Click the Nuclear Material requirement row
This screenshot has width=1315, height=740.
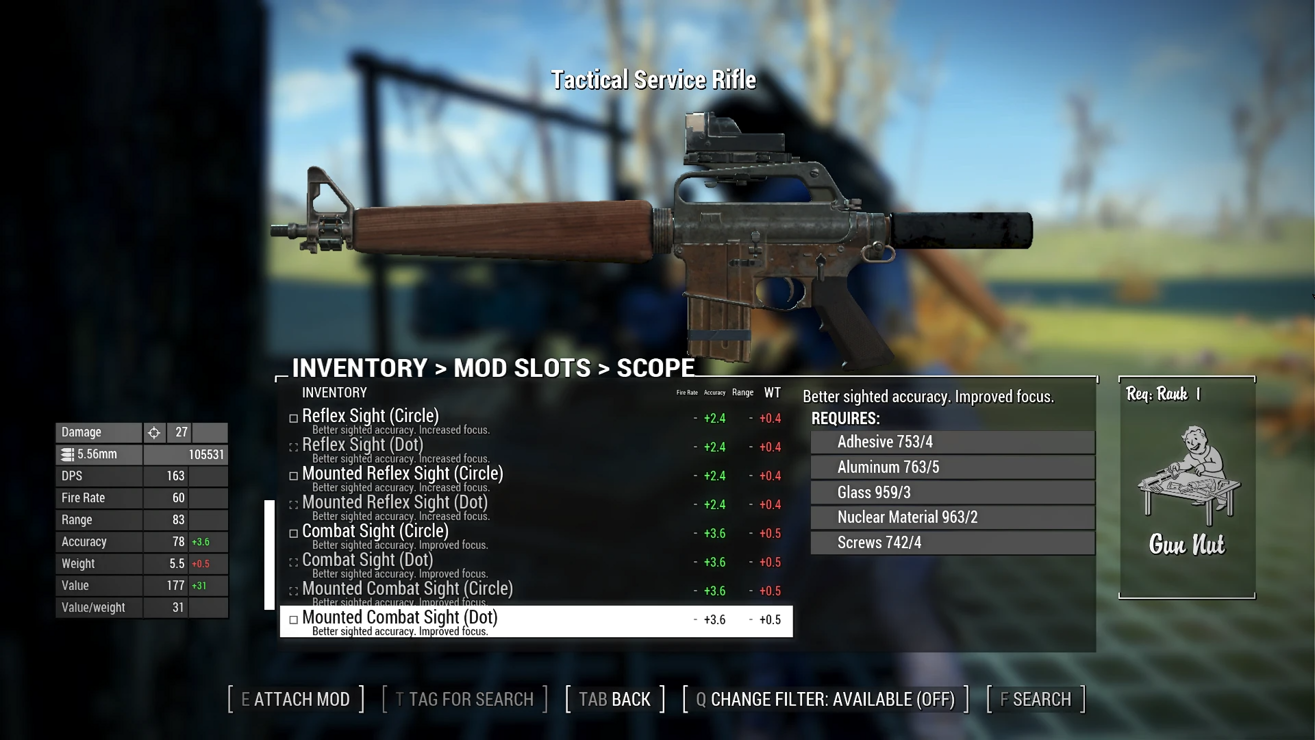952,517
